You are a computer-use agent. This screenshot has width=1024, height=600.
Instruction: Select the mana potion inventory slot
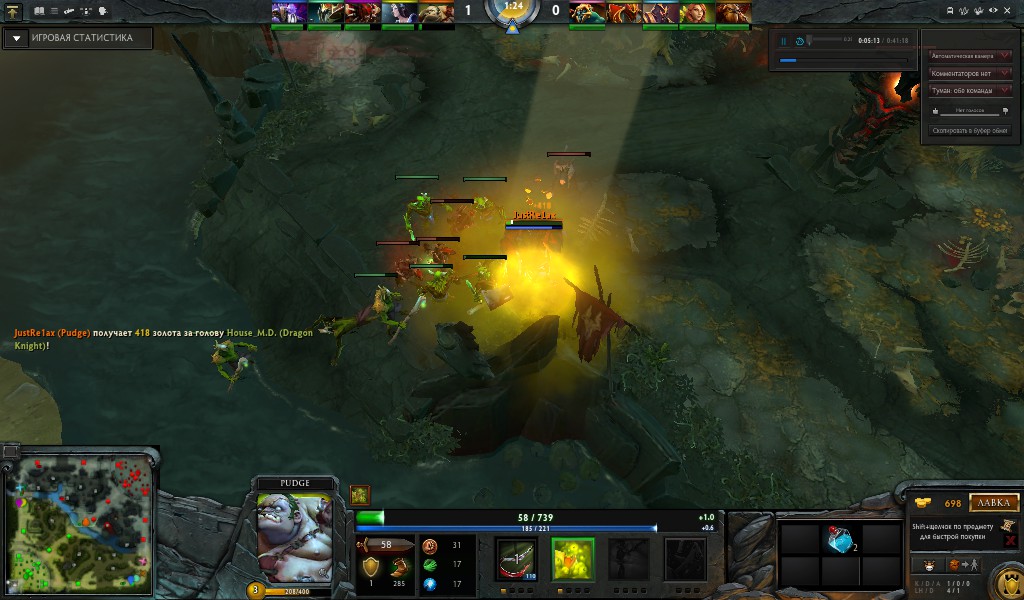(839, 540)
